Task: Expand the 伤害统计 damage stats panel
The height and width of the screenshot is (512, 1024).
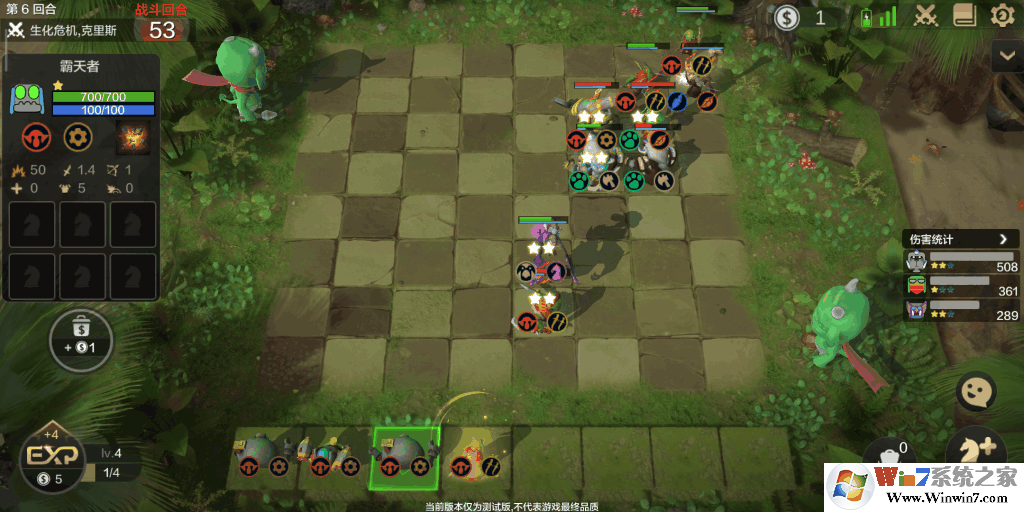Action: pyautogui.click(x=1003, y=239)
